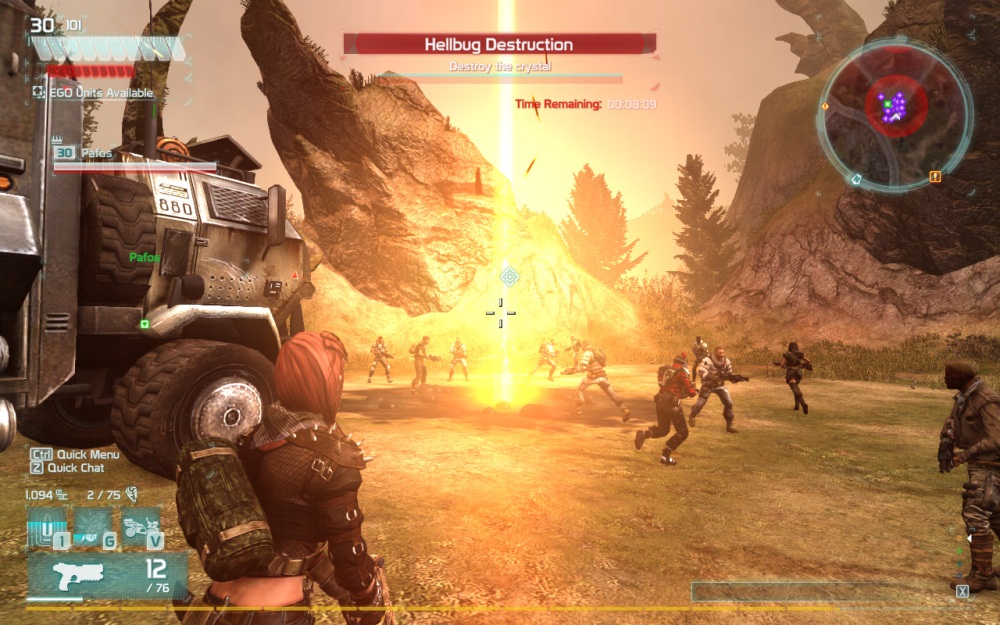Click the circular minimap
The image size is (1000, 625).
click(x=894, y=107)
